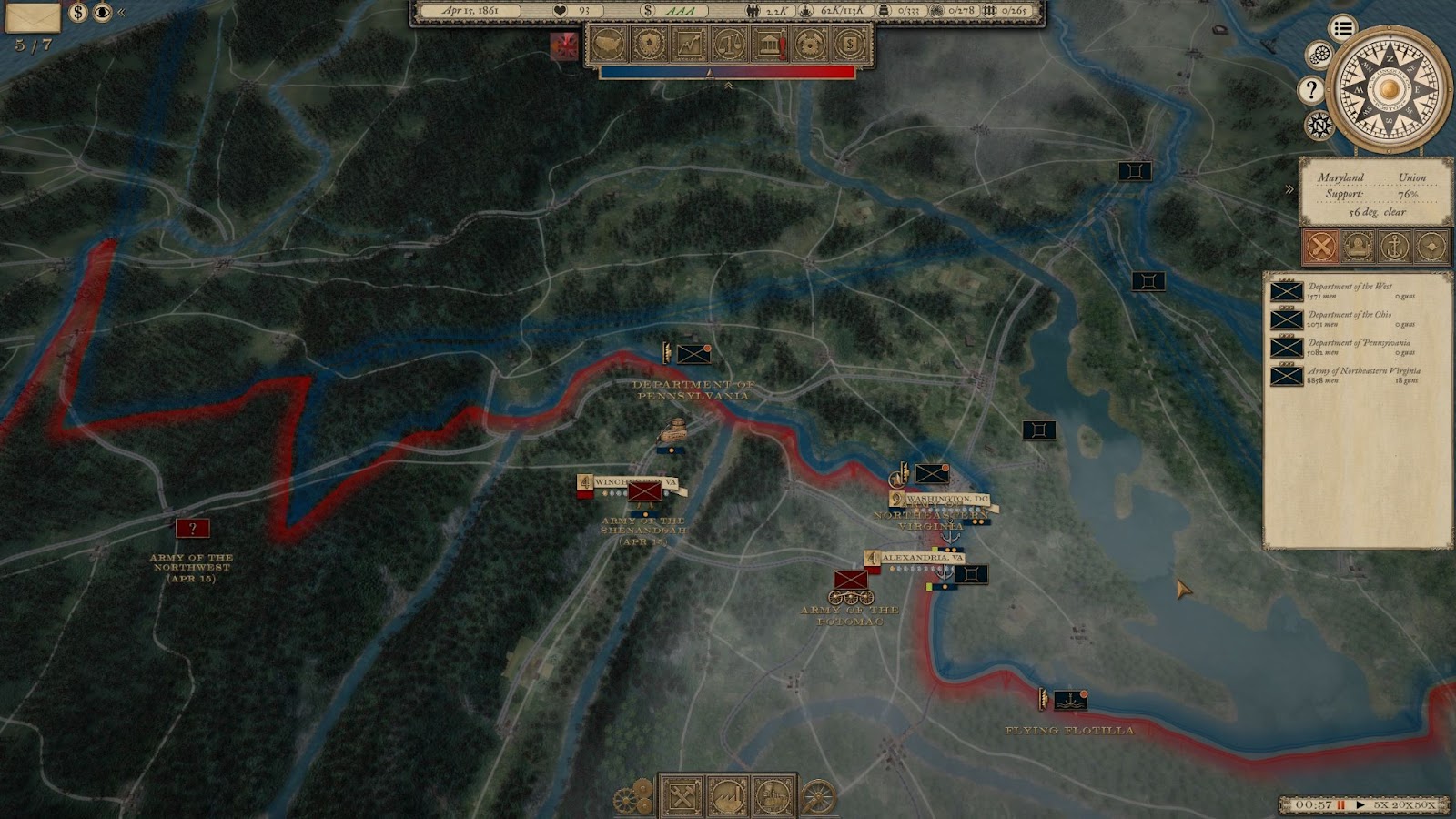Open the dollar coin finance panel
The width and height of the screenshot is (1456, 819).
pyautogui.click(x=850, y=44)
